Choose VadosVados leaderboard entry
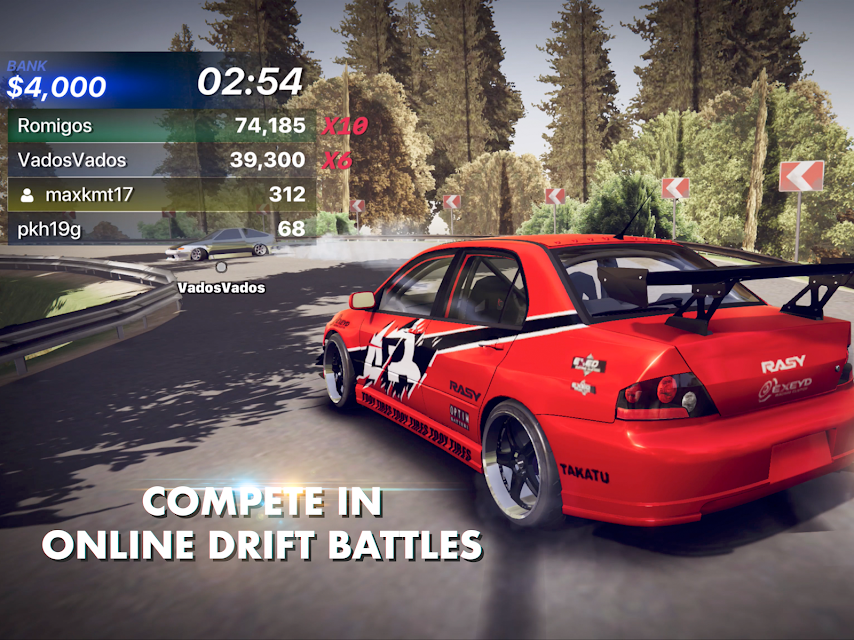 (x=160, y=160)
